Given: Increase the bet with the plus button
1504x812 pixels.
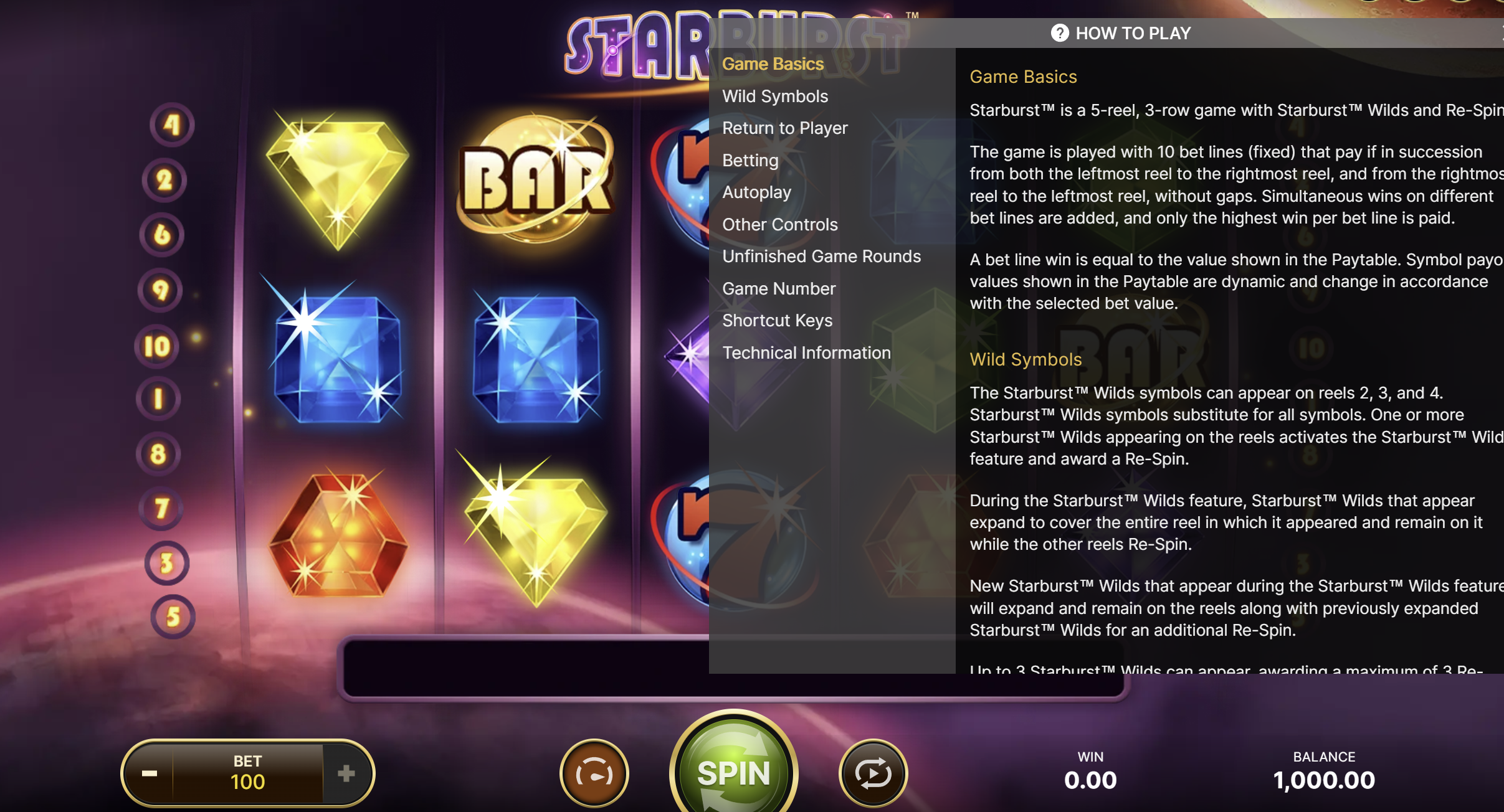Looking at the screenshot, I should pyautogui.click(x=346, y=774).
